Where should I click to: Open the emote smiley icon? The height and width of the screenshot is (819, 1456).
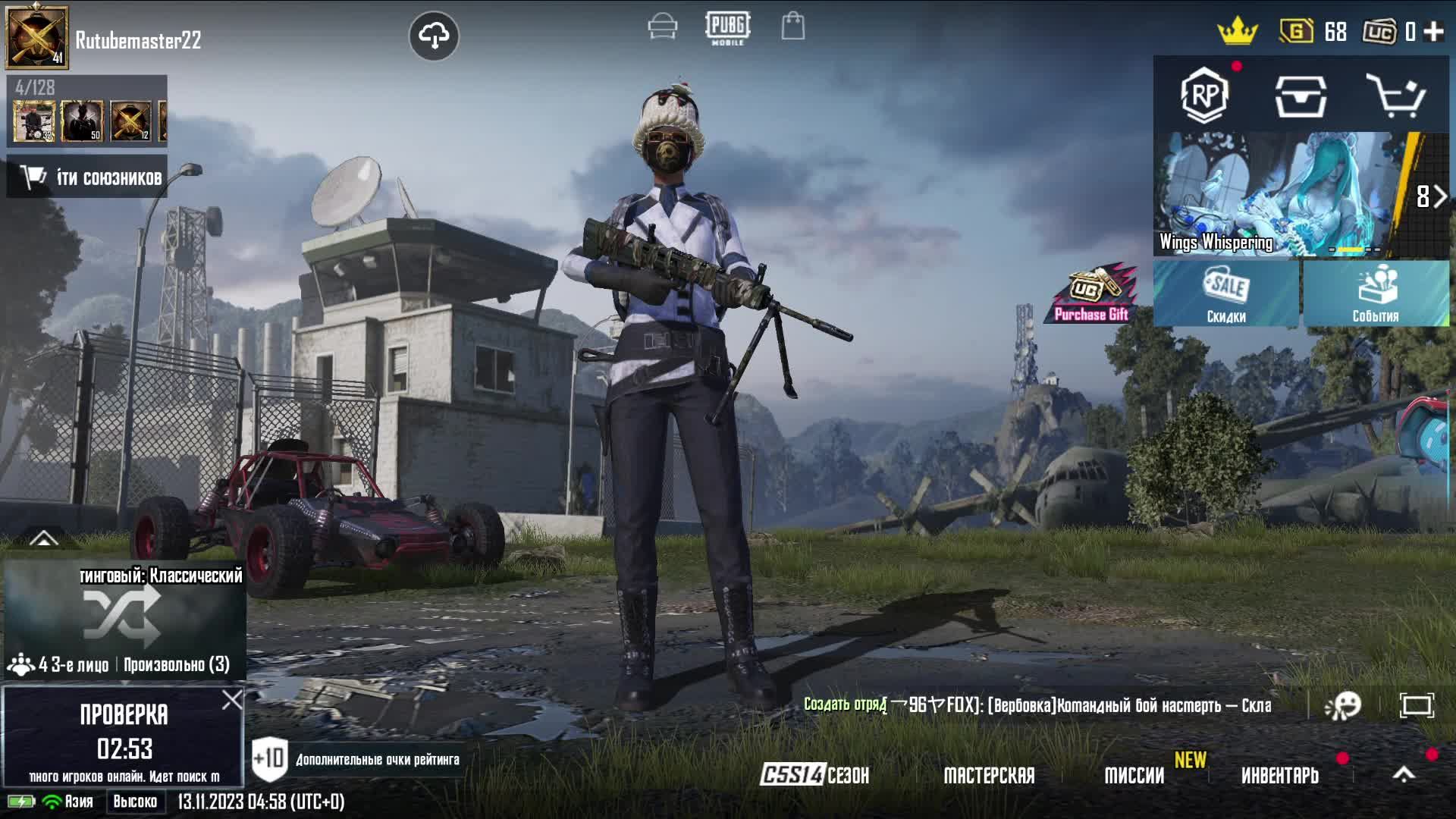point(1343,705)
